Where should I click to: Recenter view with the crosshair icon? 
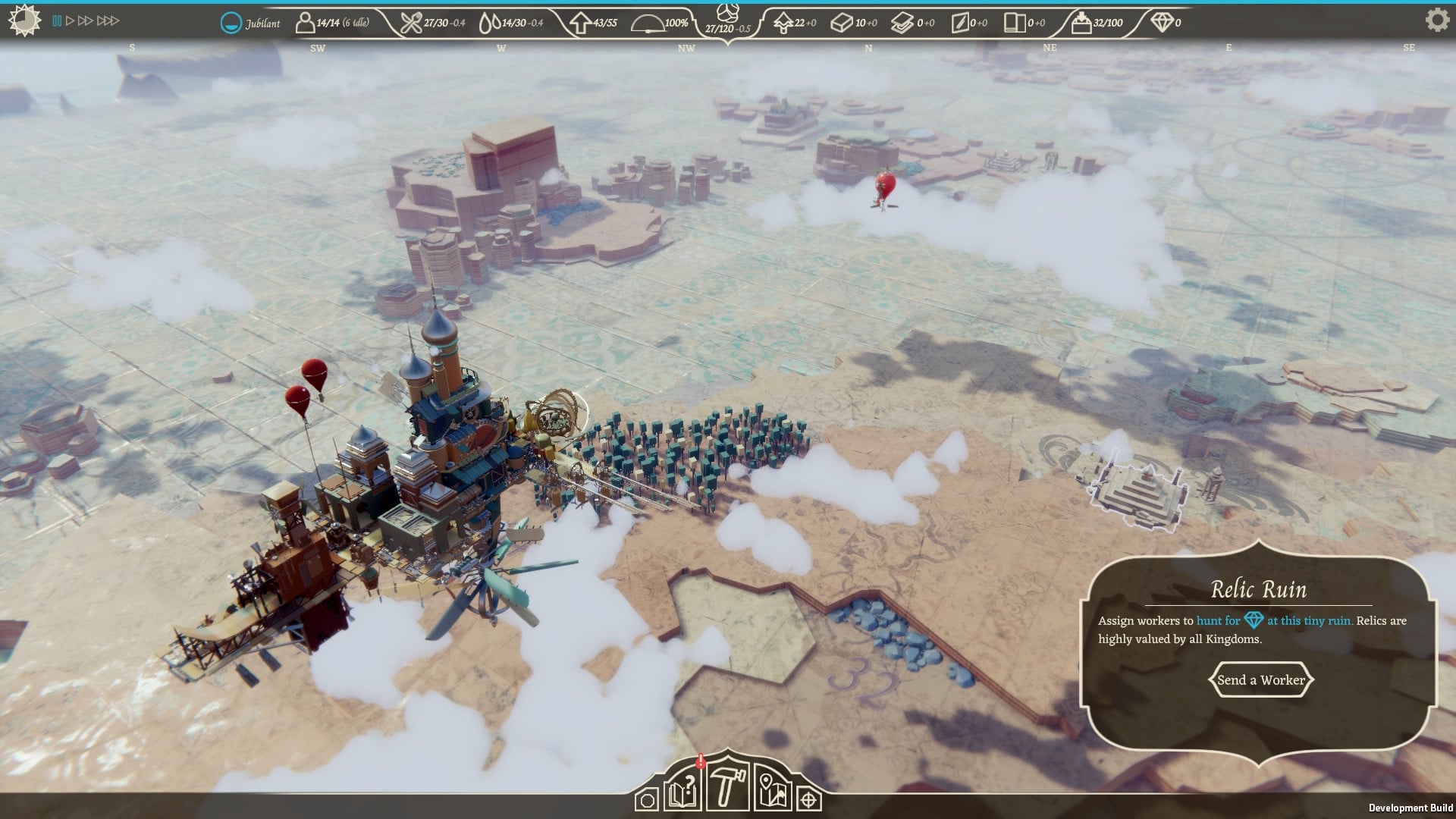coord(810,800)
